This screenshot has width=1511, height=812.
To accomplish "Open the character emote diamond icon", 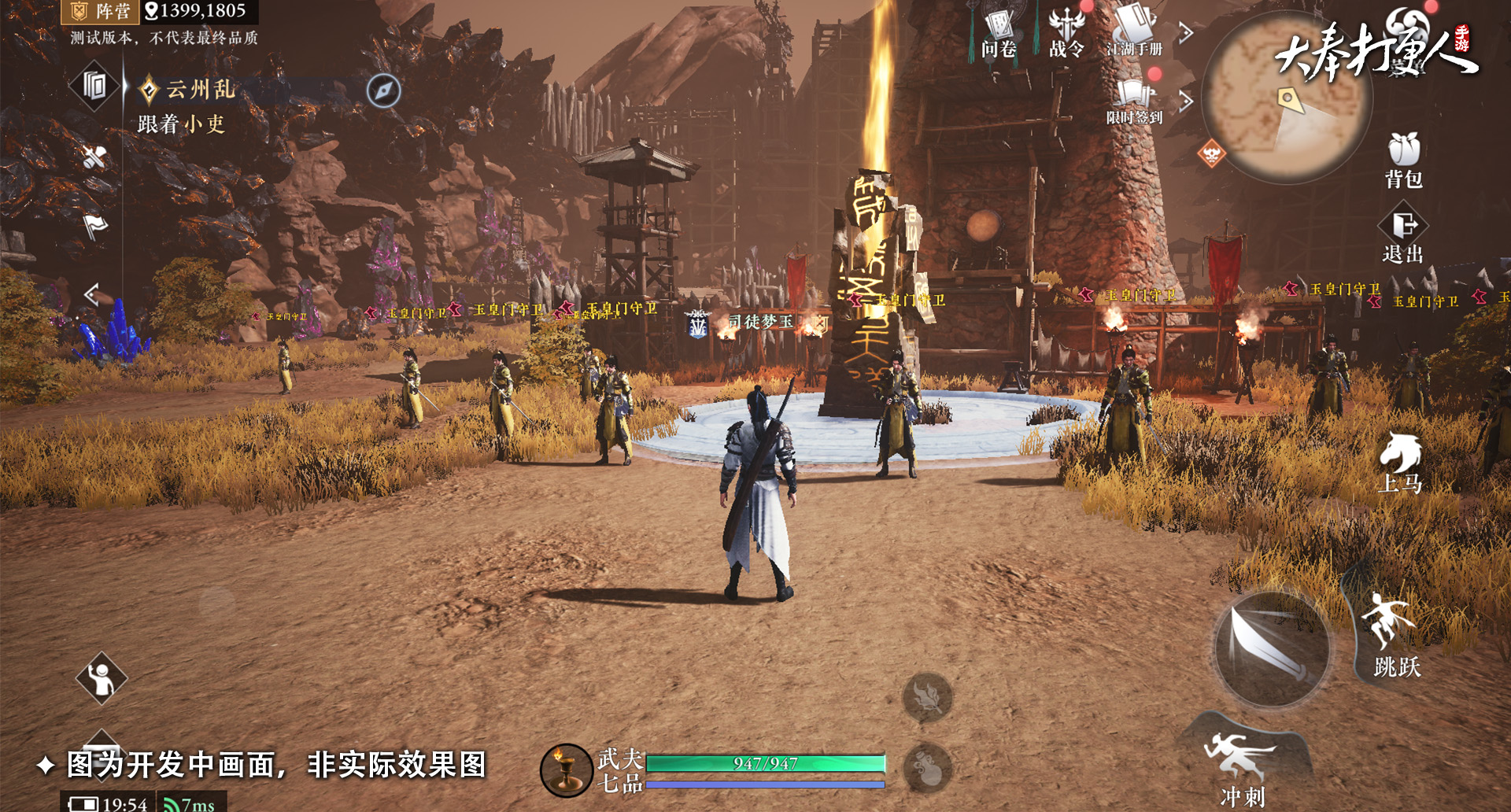I will [102, 678].
